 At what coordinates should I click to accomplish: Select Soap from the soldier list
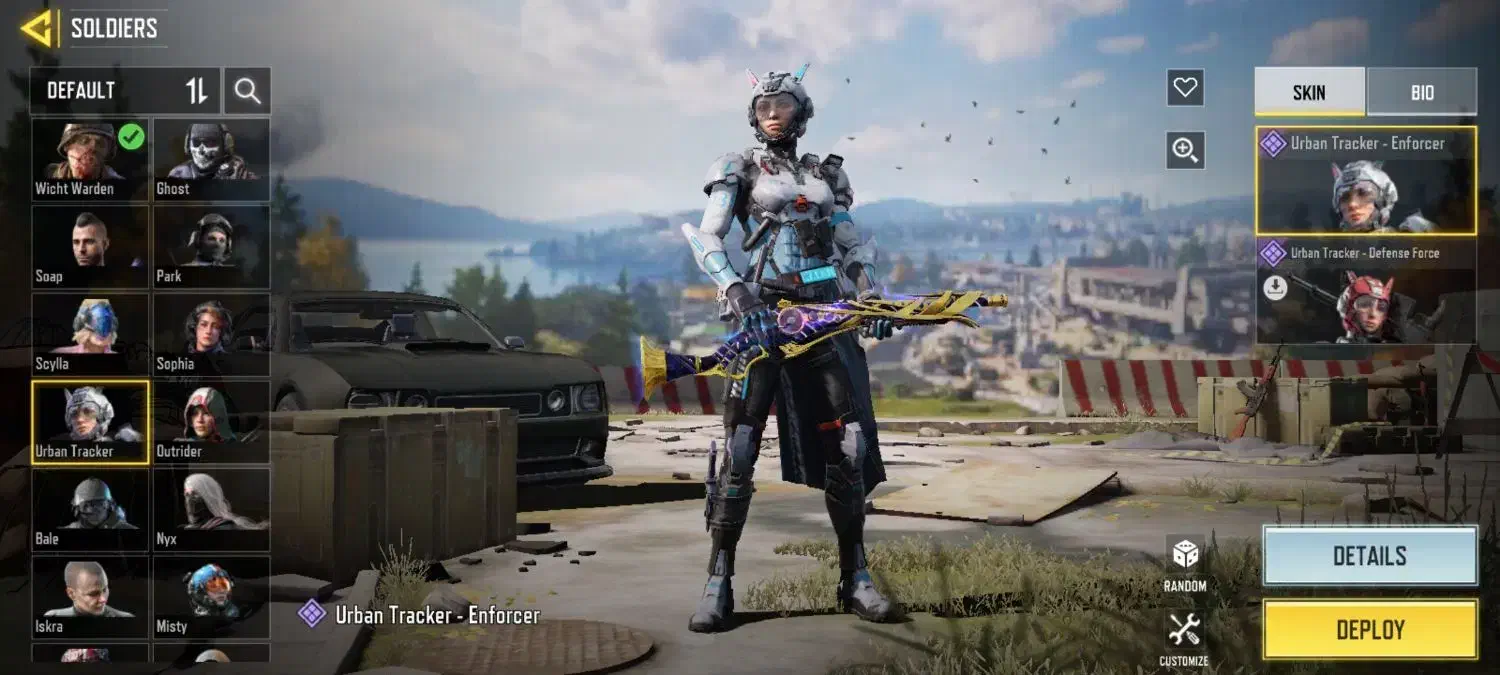[x=90, y=247]
